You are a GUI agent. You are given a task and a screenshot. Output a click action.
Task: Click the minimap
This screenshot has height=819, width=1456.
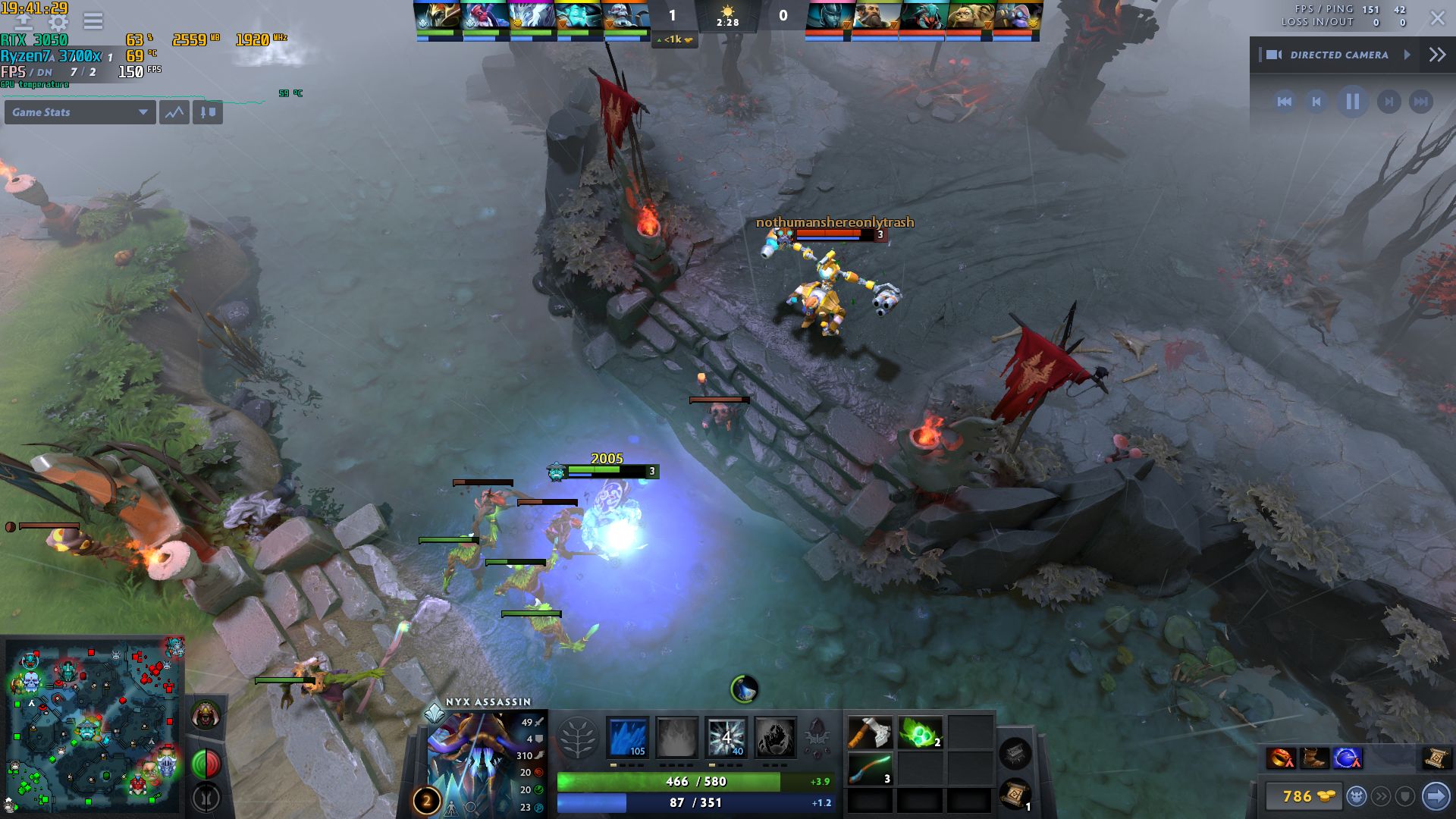pos(93,726)
